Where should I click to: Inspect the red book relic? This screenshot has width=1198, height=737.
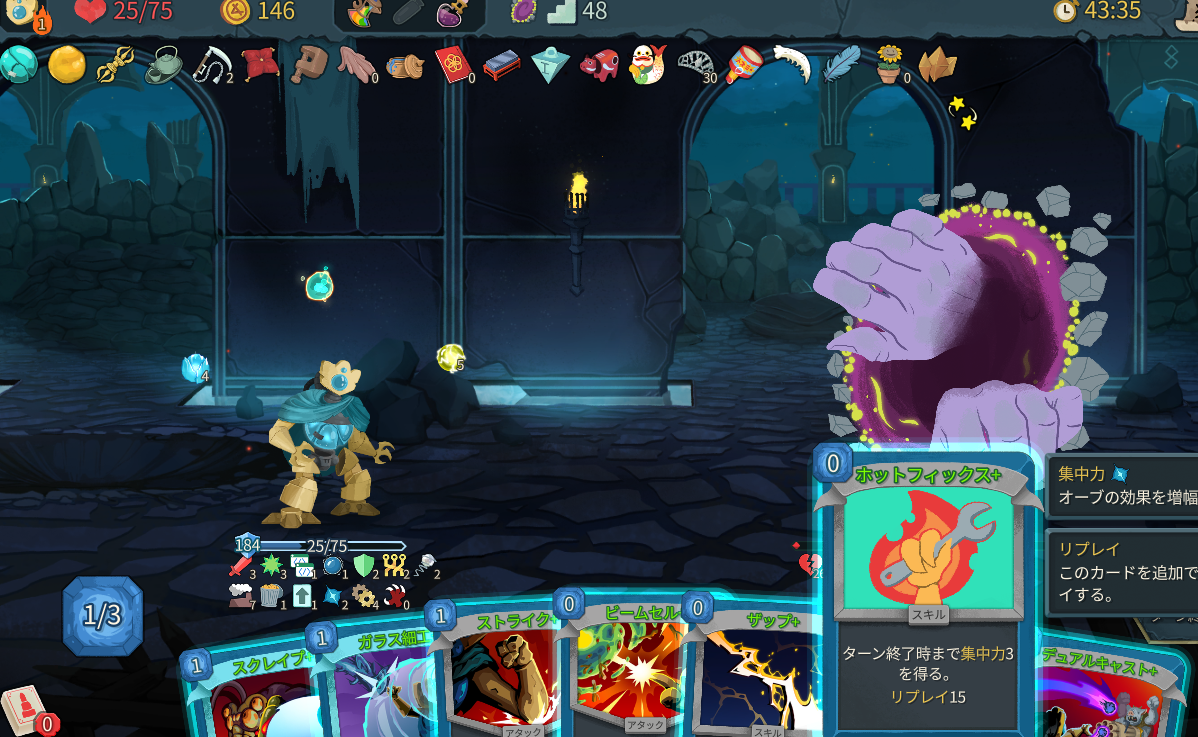tap(453, 65)
